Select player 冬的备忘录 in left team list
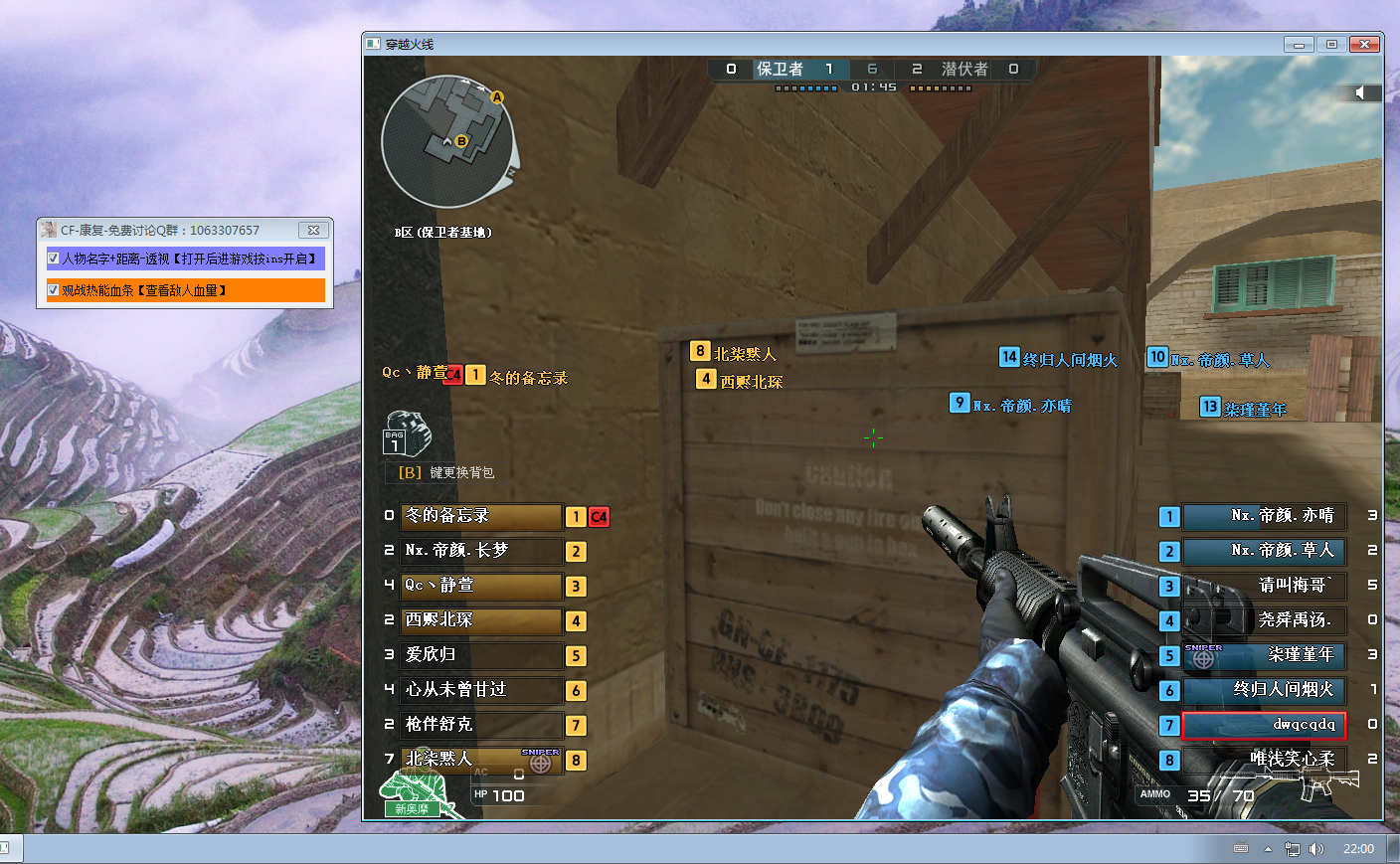Screen dimensions: 1400x864 (481, 516)
